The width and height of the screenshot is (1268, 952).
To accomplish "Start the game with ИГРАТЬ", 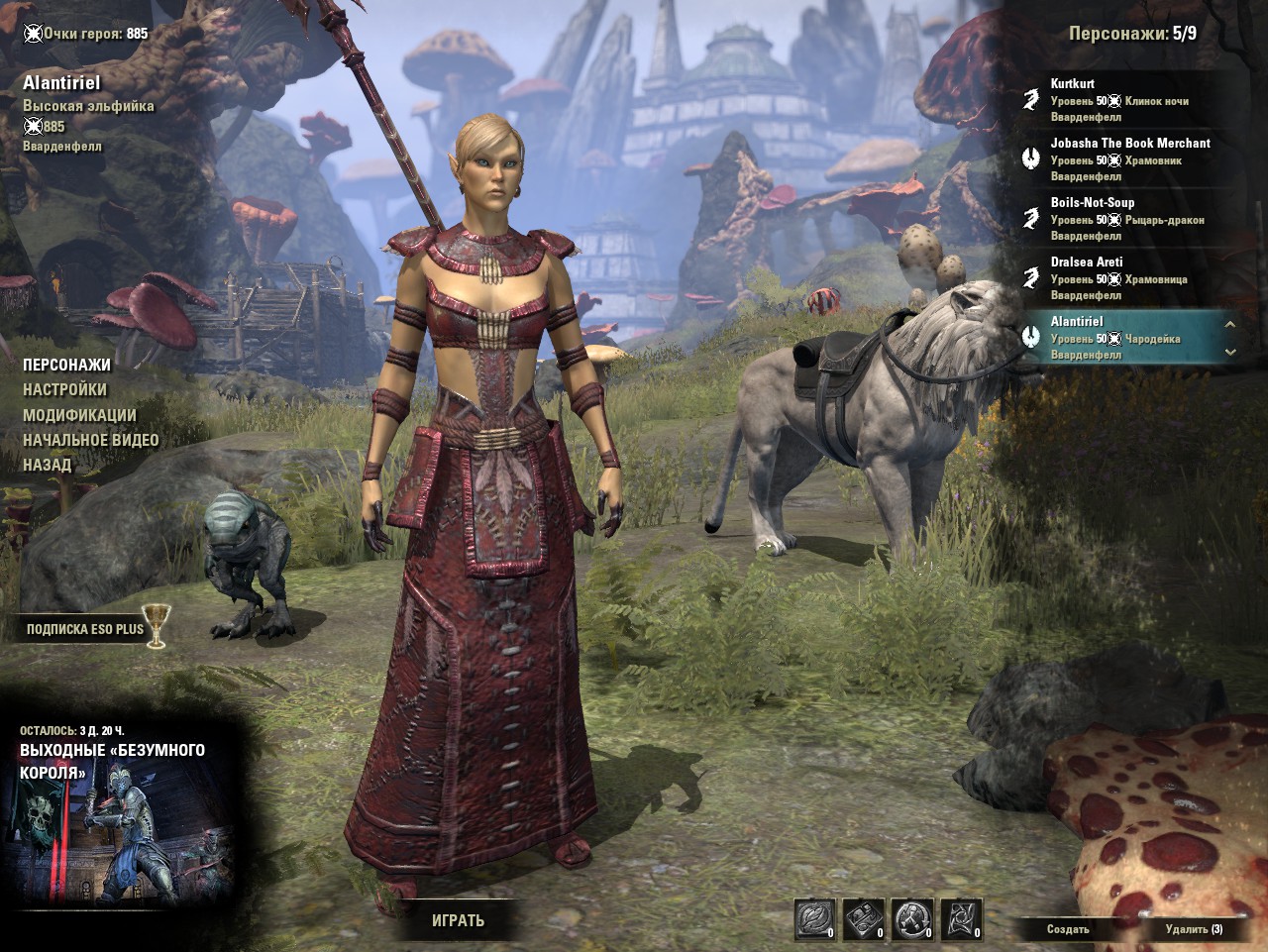I will 458,920.
